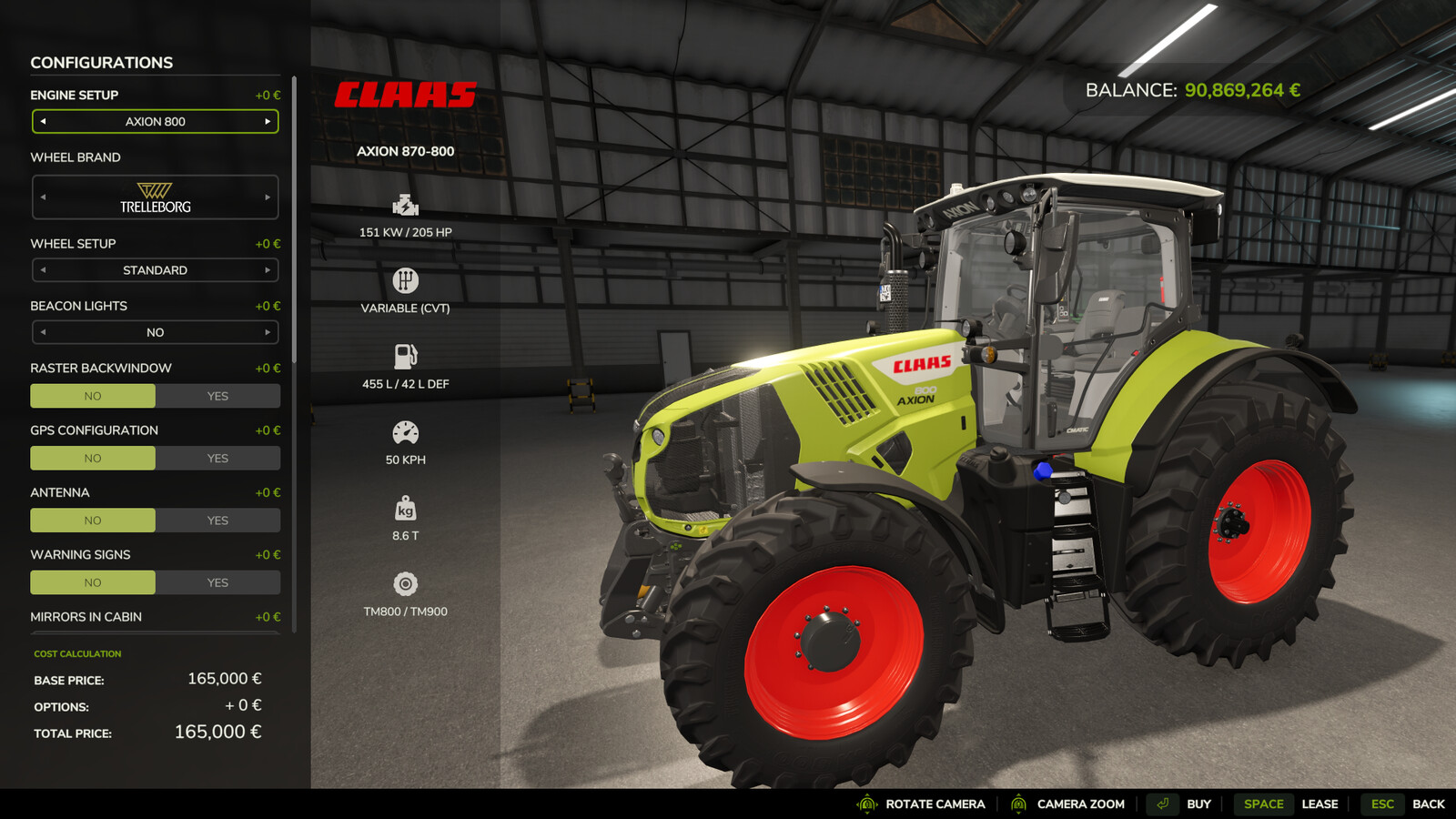Image resolution: width=1456 pixels, height=819 pixels.
Task: Click the speedometer icon showing 50 KPH
Action: click(406, 430)
